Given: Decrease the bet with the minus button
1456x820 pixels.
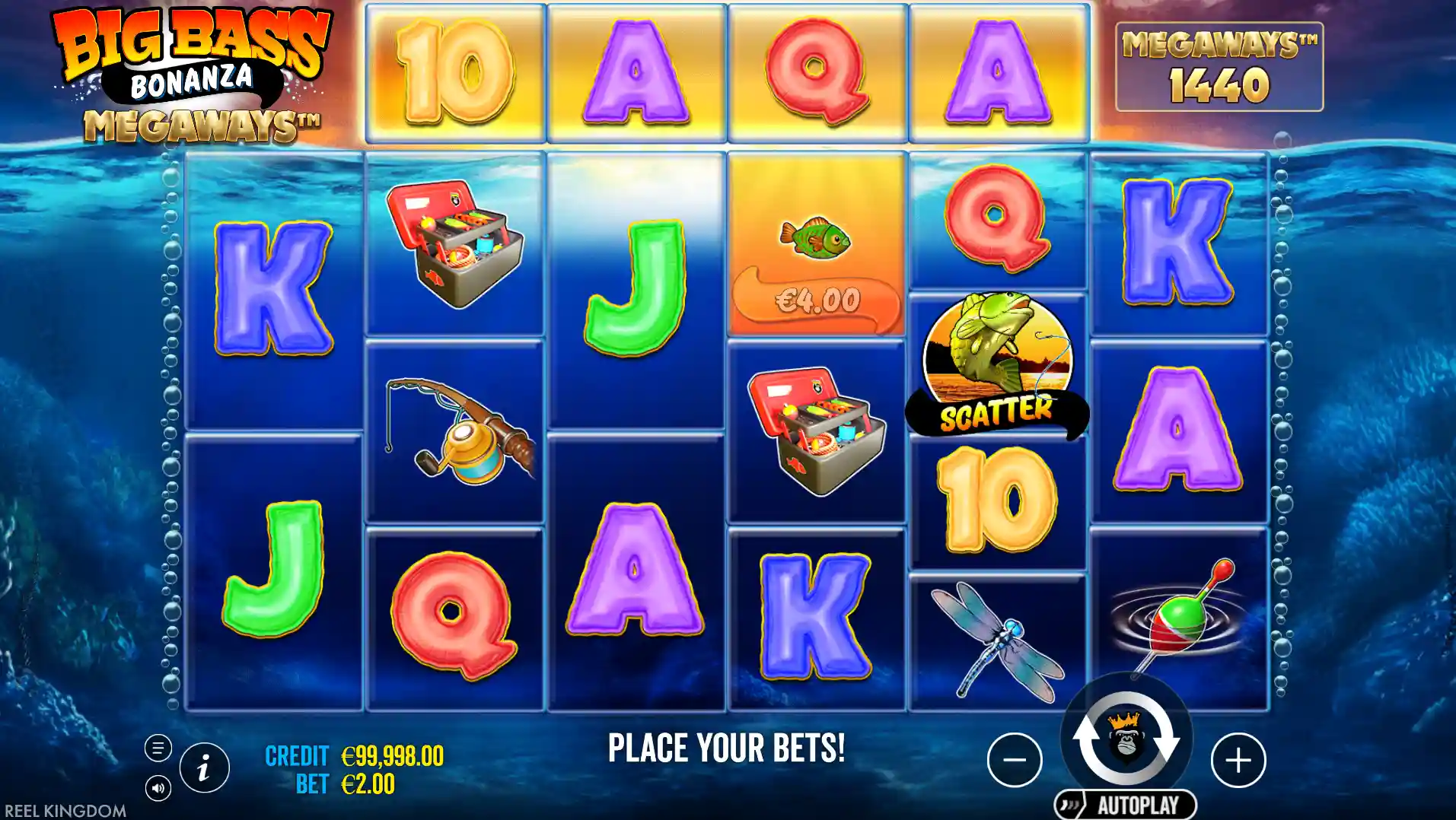Looking at the screenshot, I should [1015, 760].
